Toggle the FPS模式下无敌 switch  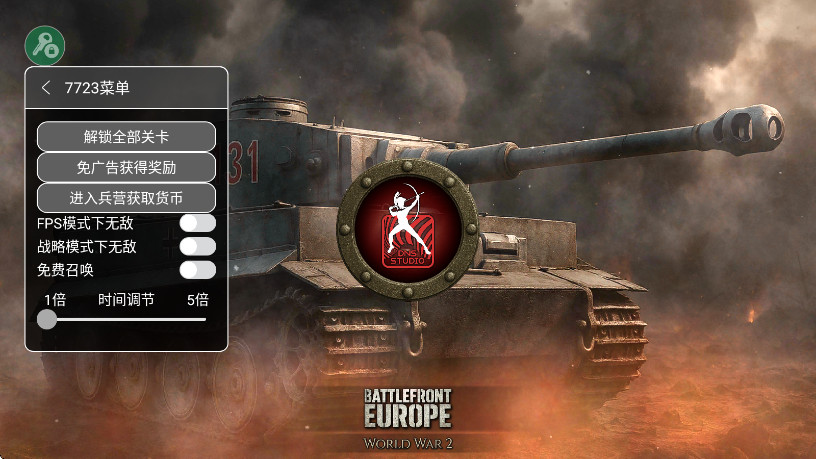coord(197,223)
